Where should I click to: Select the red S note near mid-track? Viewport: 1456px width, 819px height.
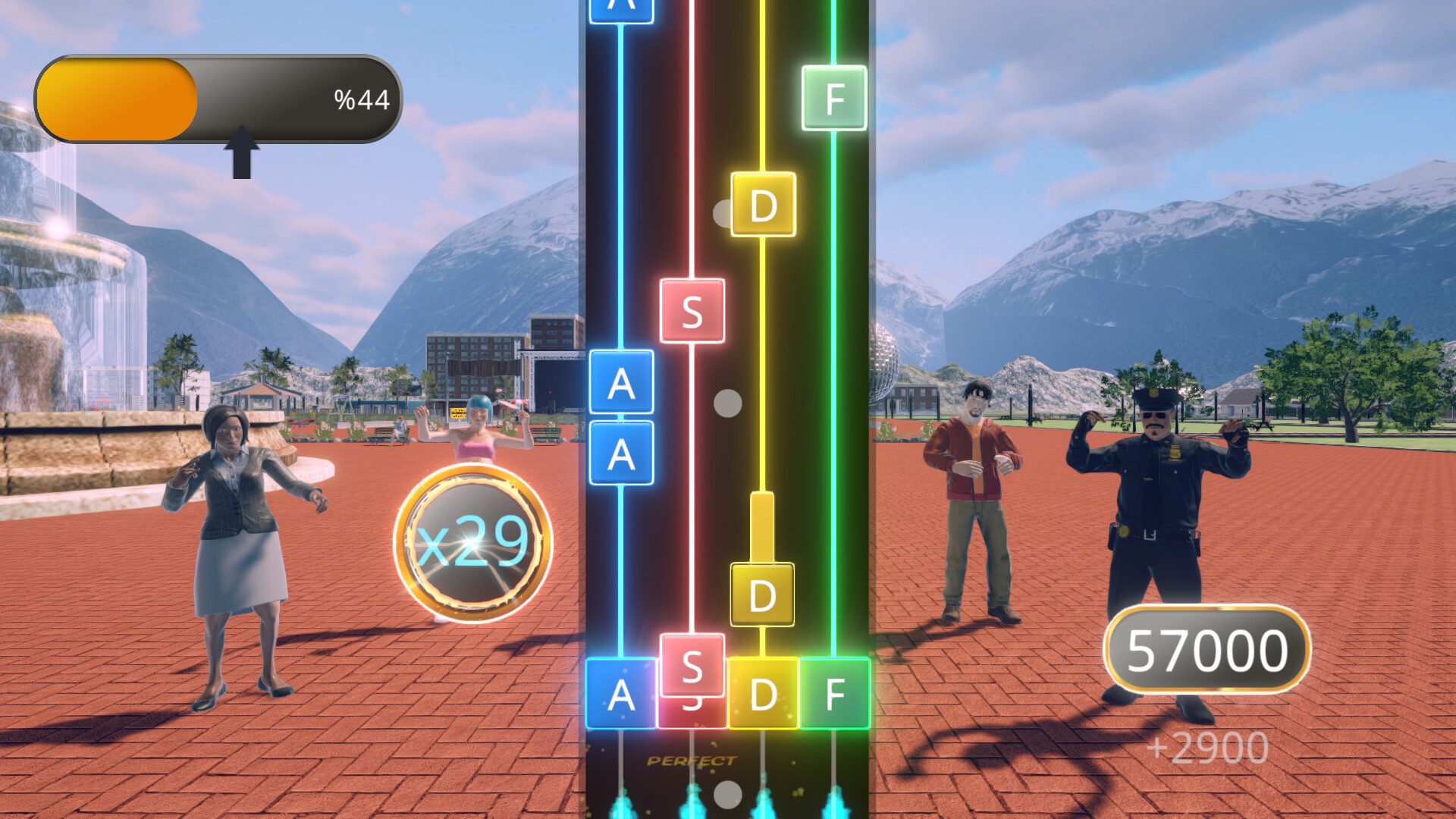tap(693, 311)
